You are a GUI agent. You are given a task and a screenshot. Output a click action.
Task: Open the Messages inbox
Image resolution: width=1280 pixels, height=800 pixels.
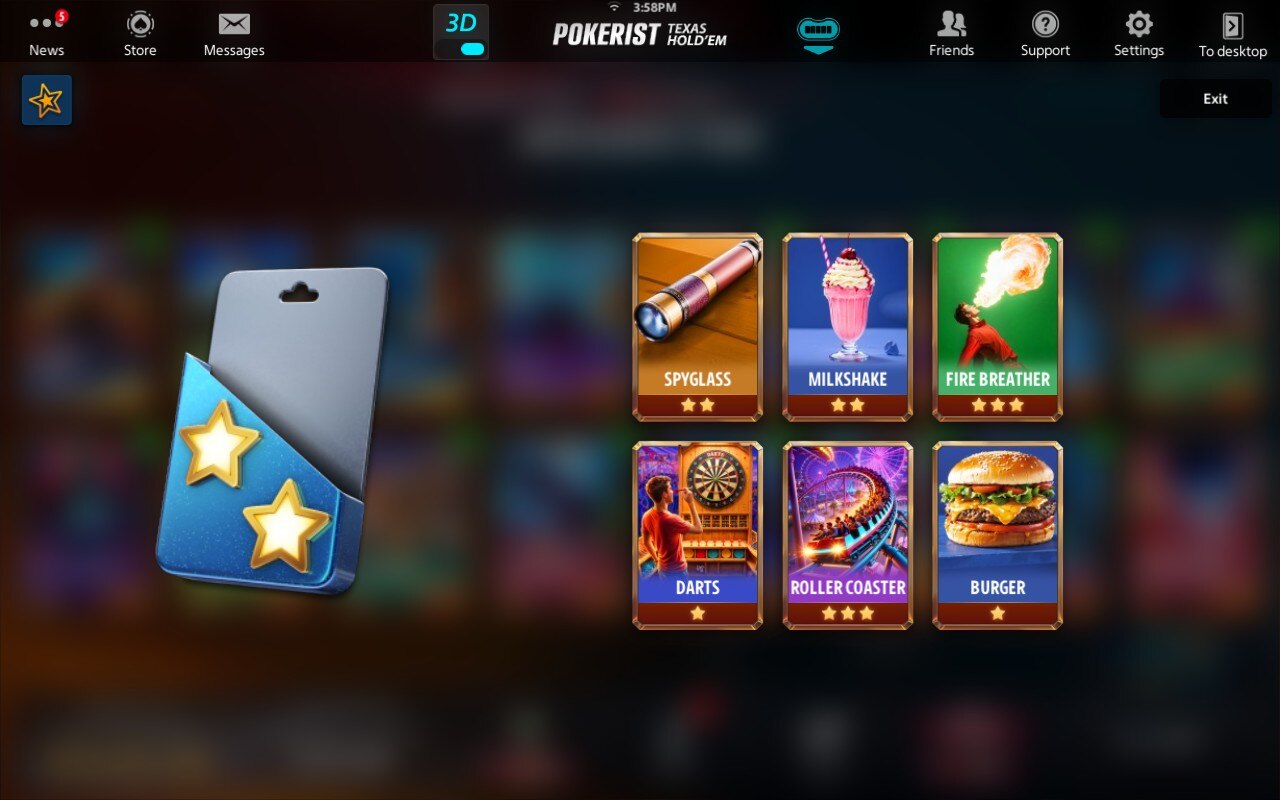234,33
